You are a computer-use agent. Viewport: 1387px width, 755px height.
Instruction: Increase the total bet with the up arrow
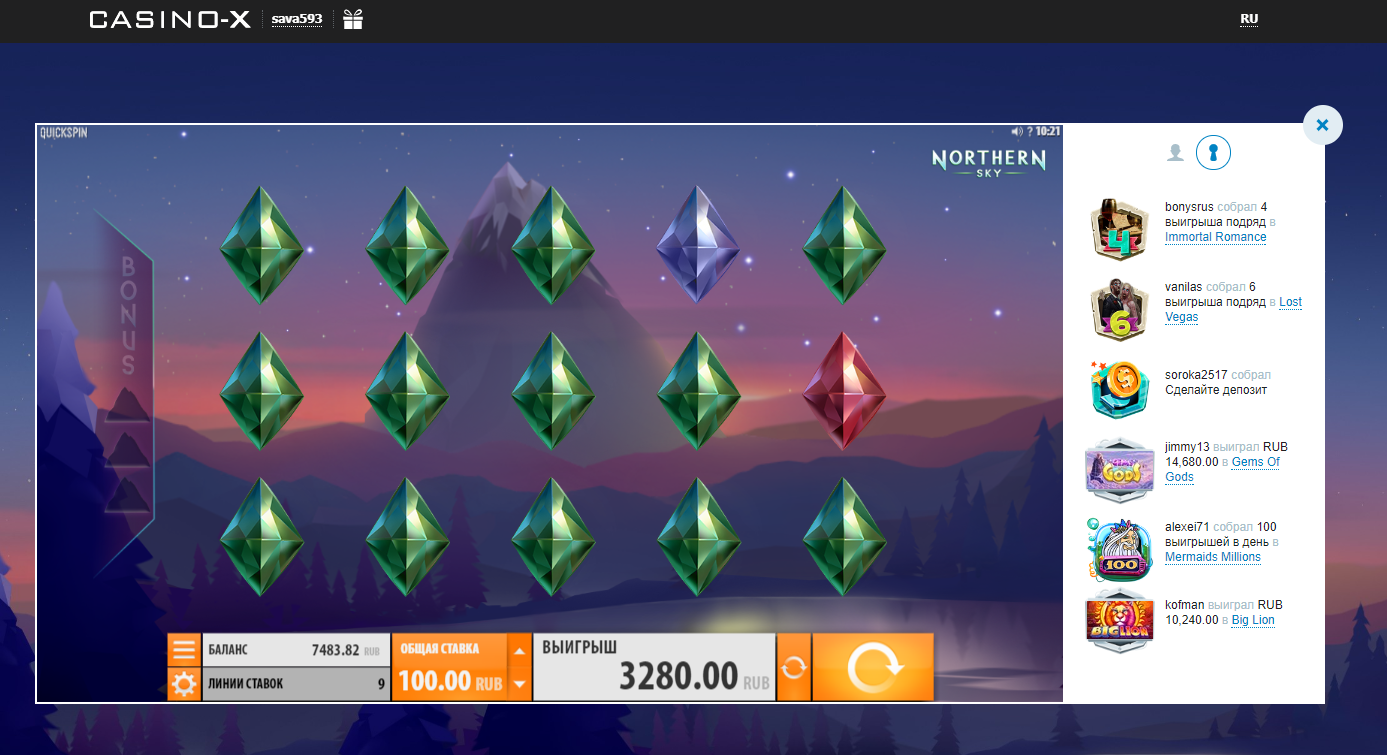click(521, 652)
